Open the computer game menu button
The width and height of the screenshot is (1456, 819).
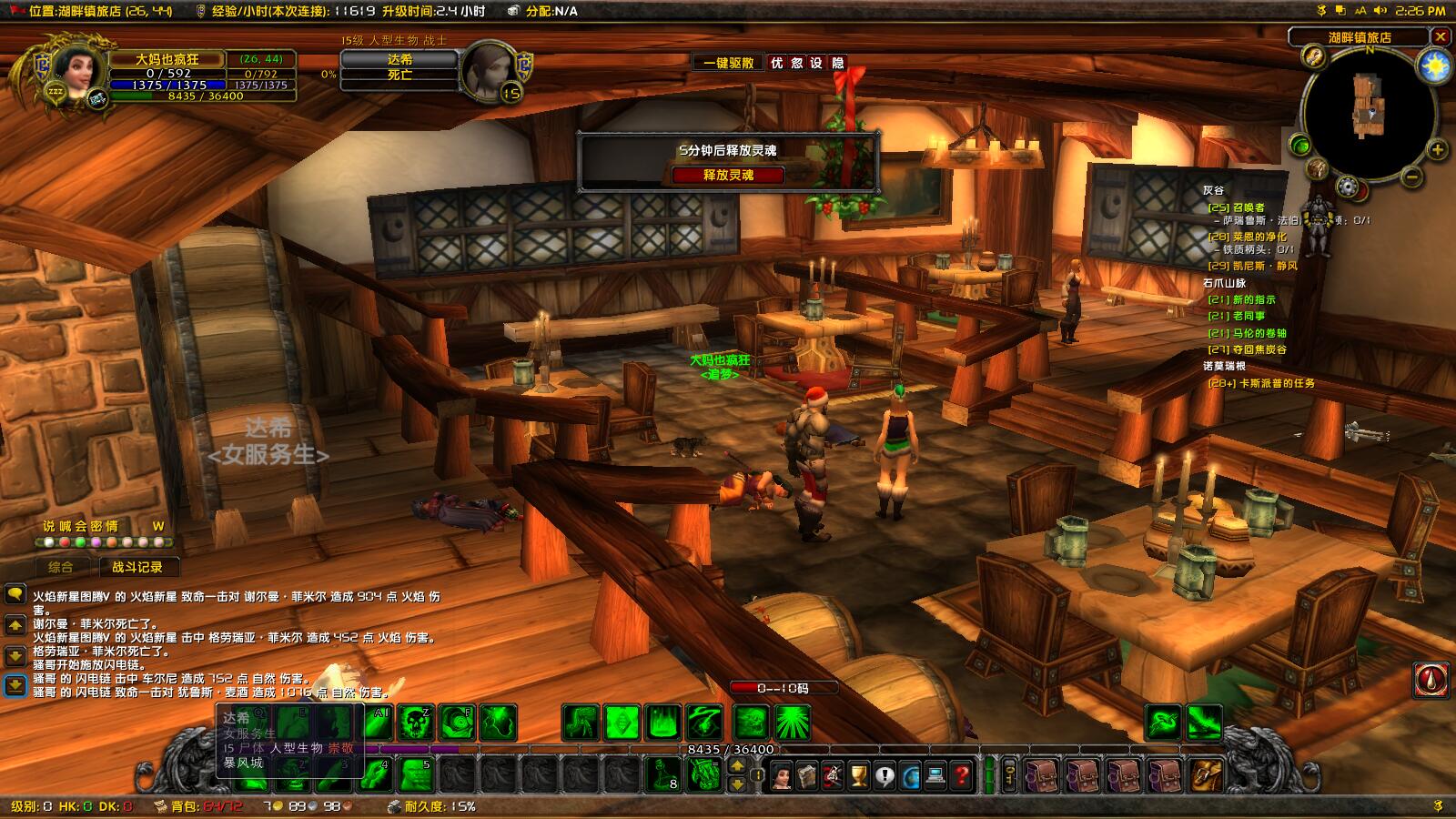[x=935, y=776]
